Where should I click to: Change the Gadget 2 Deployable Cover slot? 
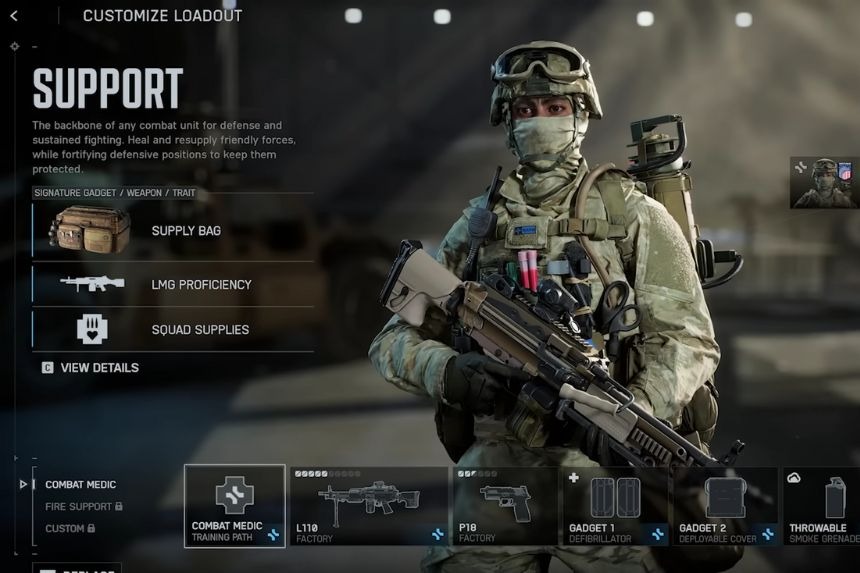[x=725, y=505]
